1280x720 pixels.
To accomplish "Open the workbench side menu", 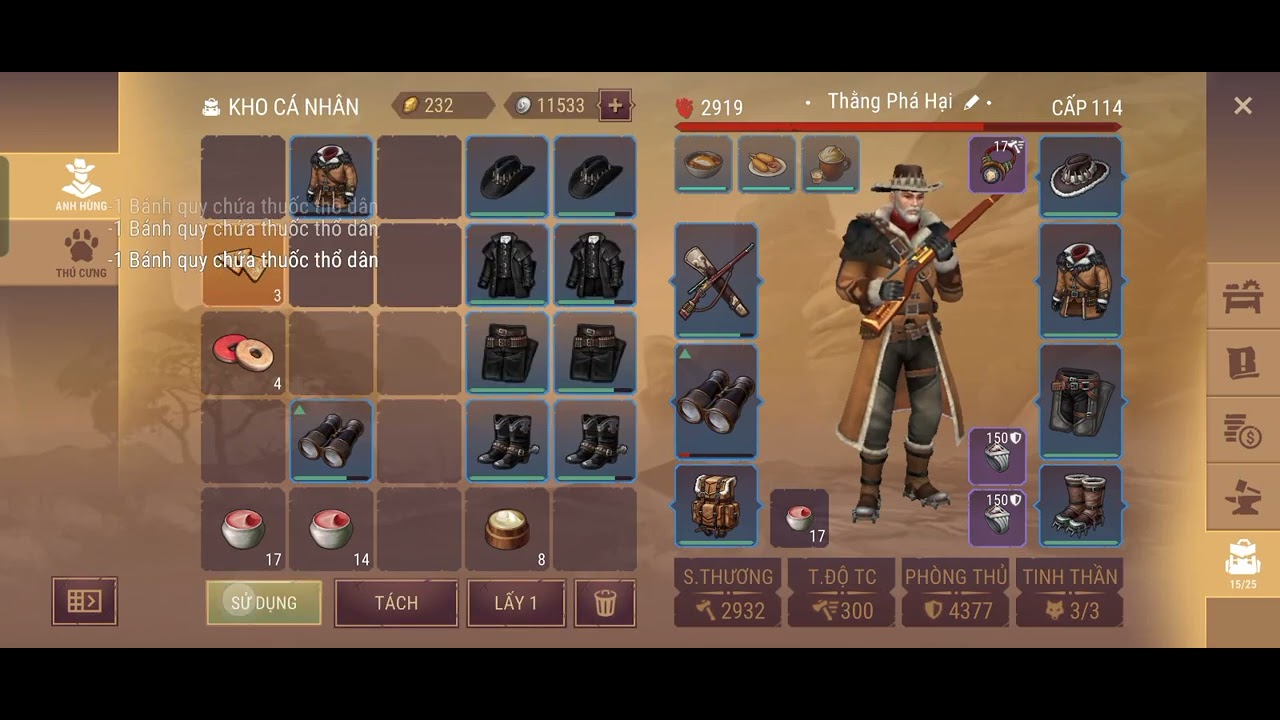I will click(x=1243, y=296).
